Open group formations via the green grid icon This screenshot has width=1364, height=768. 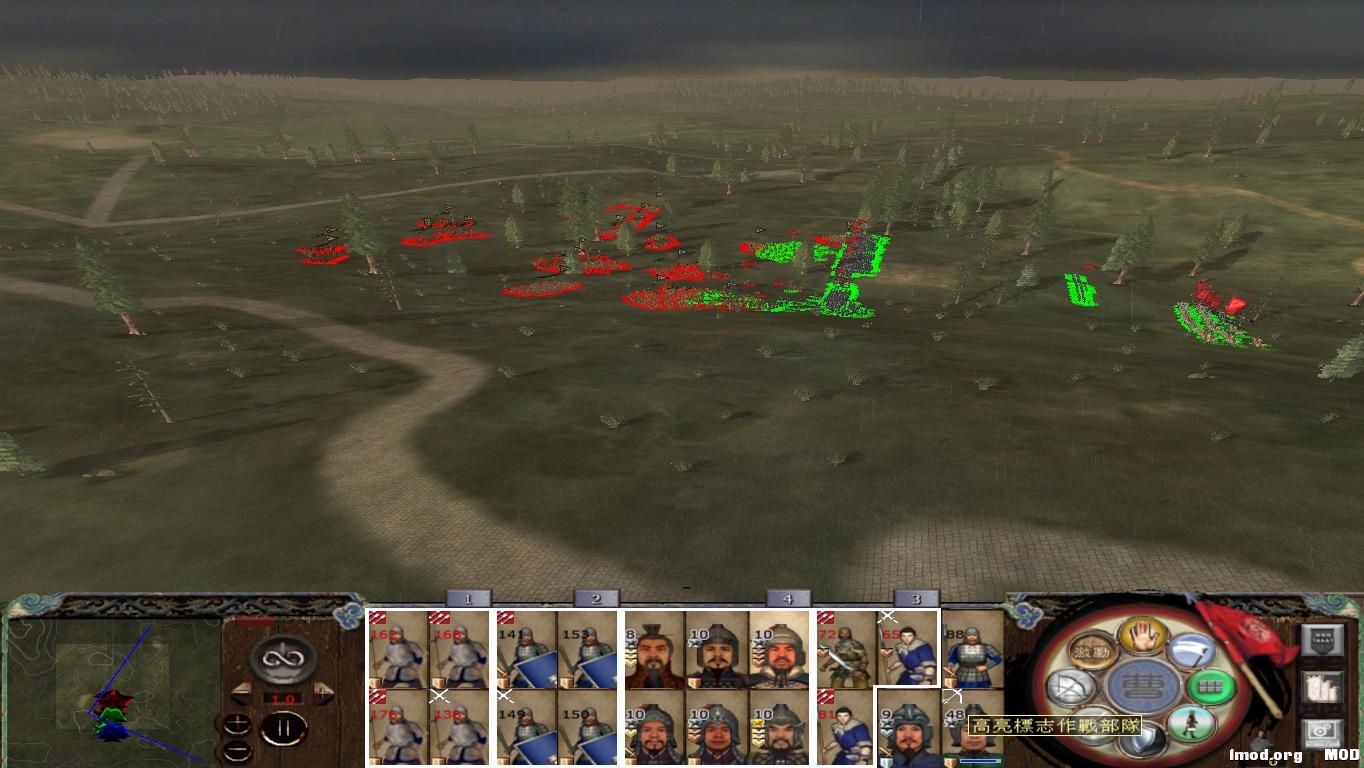(x=1210, y=686)
